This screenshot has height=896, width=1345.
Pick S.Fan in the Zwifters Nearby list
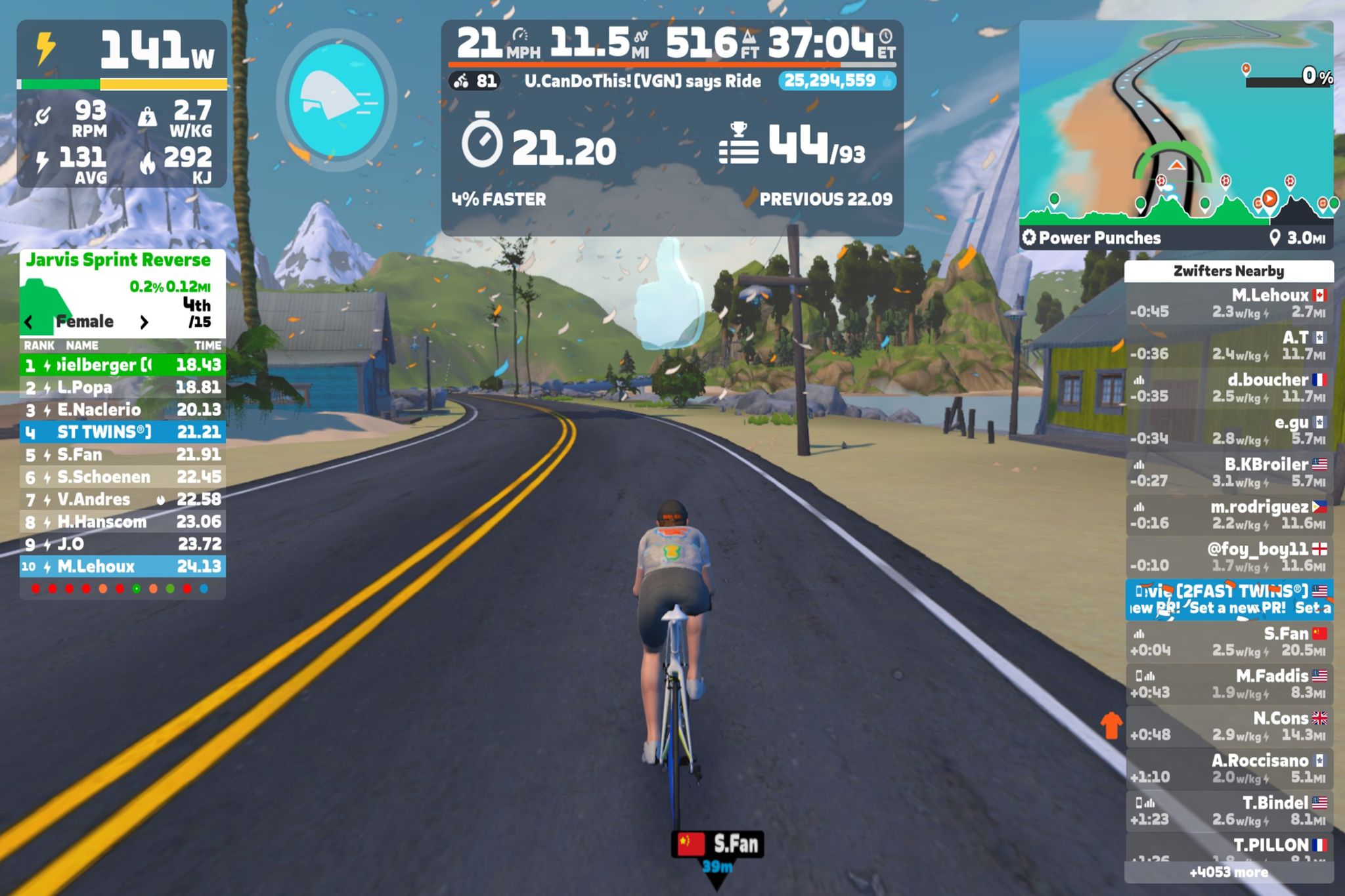point(1228,641)
